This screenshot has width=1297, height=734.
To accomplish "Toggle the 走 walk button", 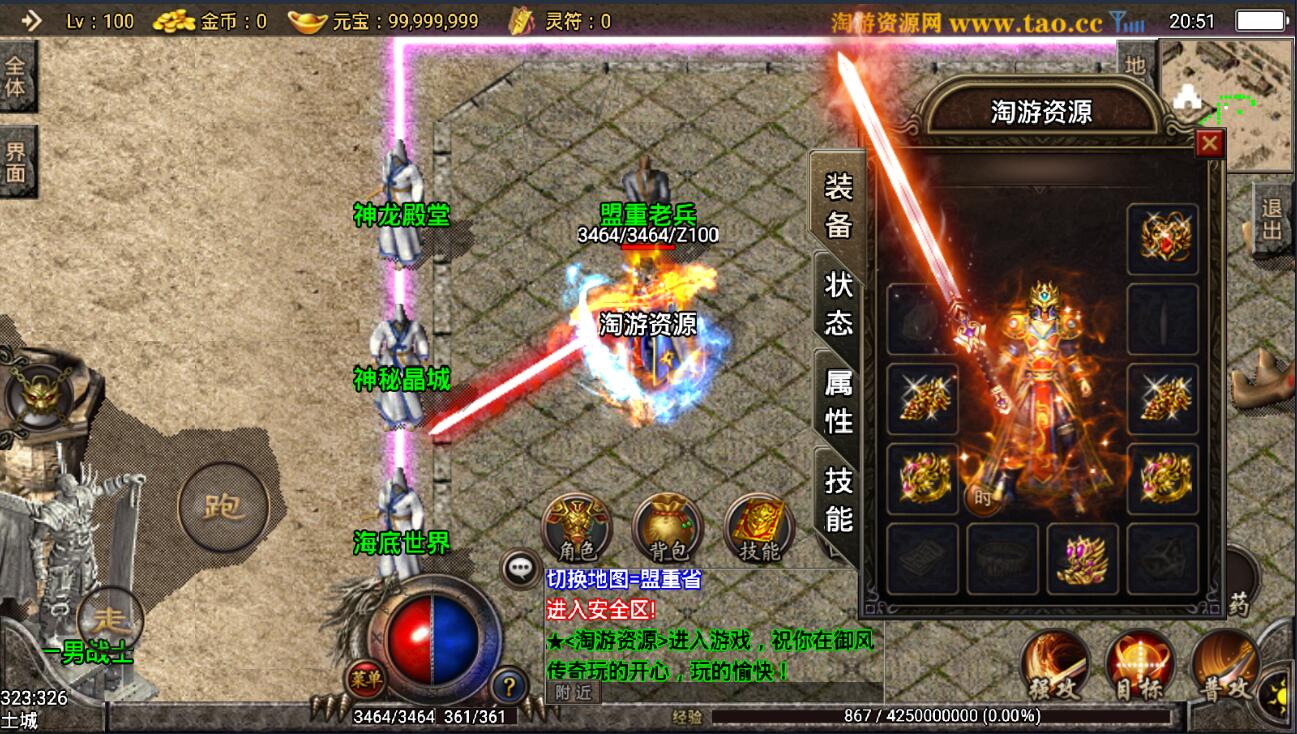I will 109,618.
